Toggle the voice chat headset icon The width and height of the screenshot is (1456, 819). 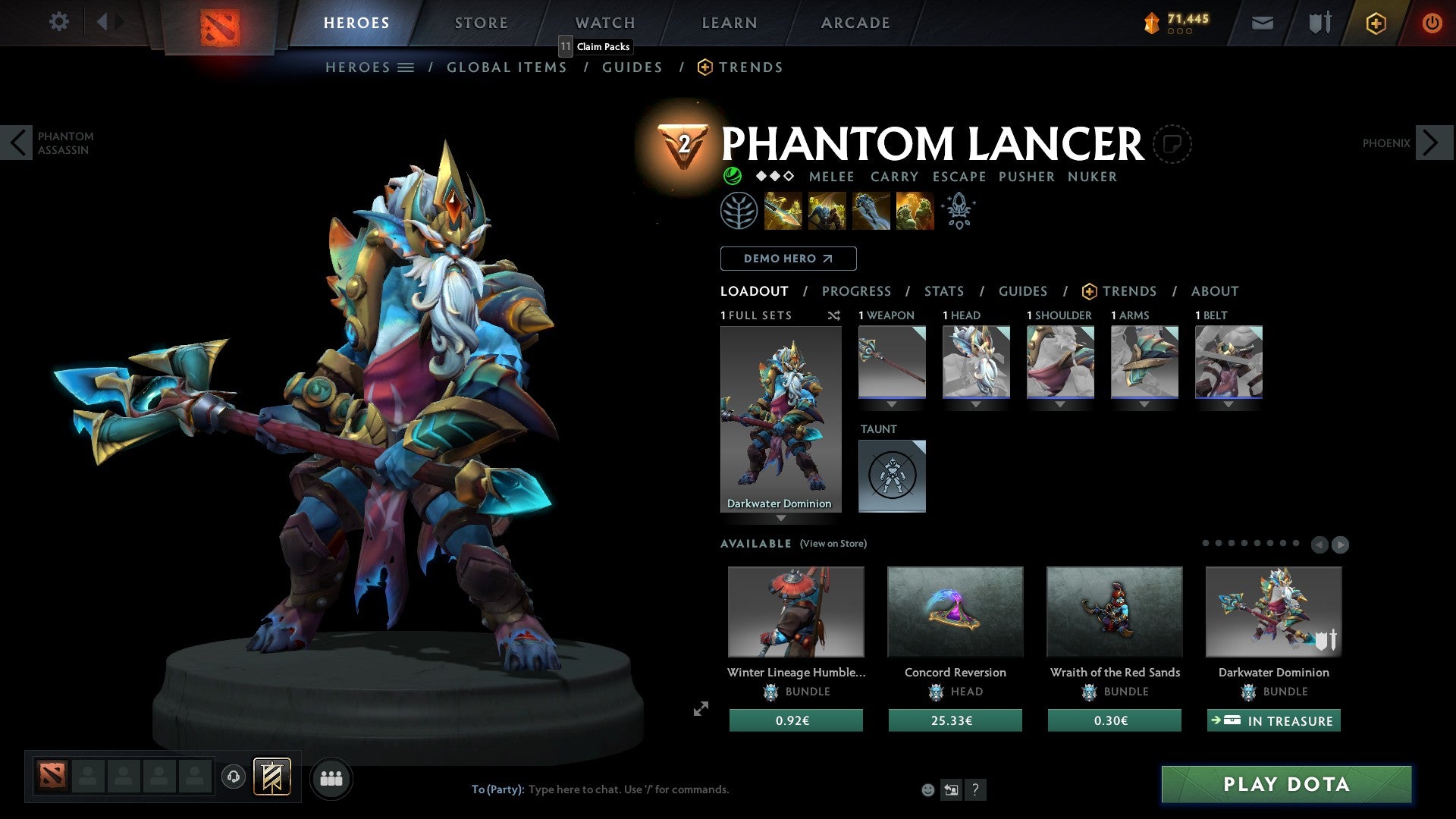click(x=233, y=777)
